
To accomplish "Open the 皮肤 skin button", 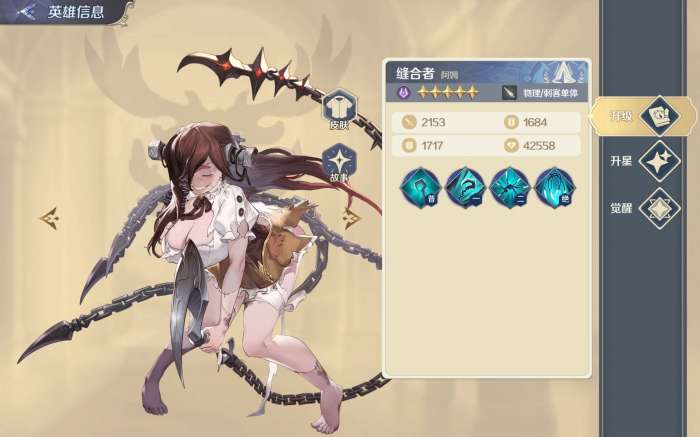I will coord(338,108).
